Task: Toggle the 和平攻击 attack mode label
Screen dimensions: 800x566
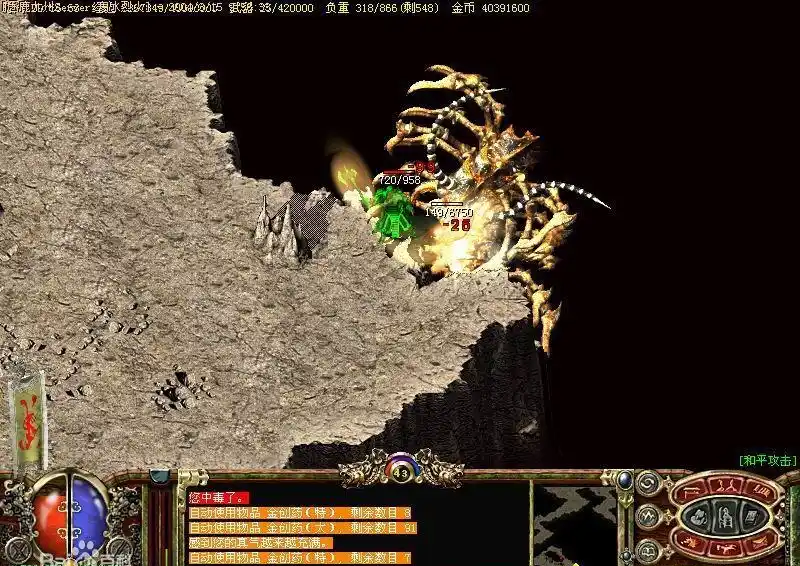Action: [x=767, y=460]
